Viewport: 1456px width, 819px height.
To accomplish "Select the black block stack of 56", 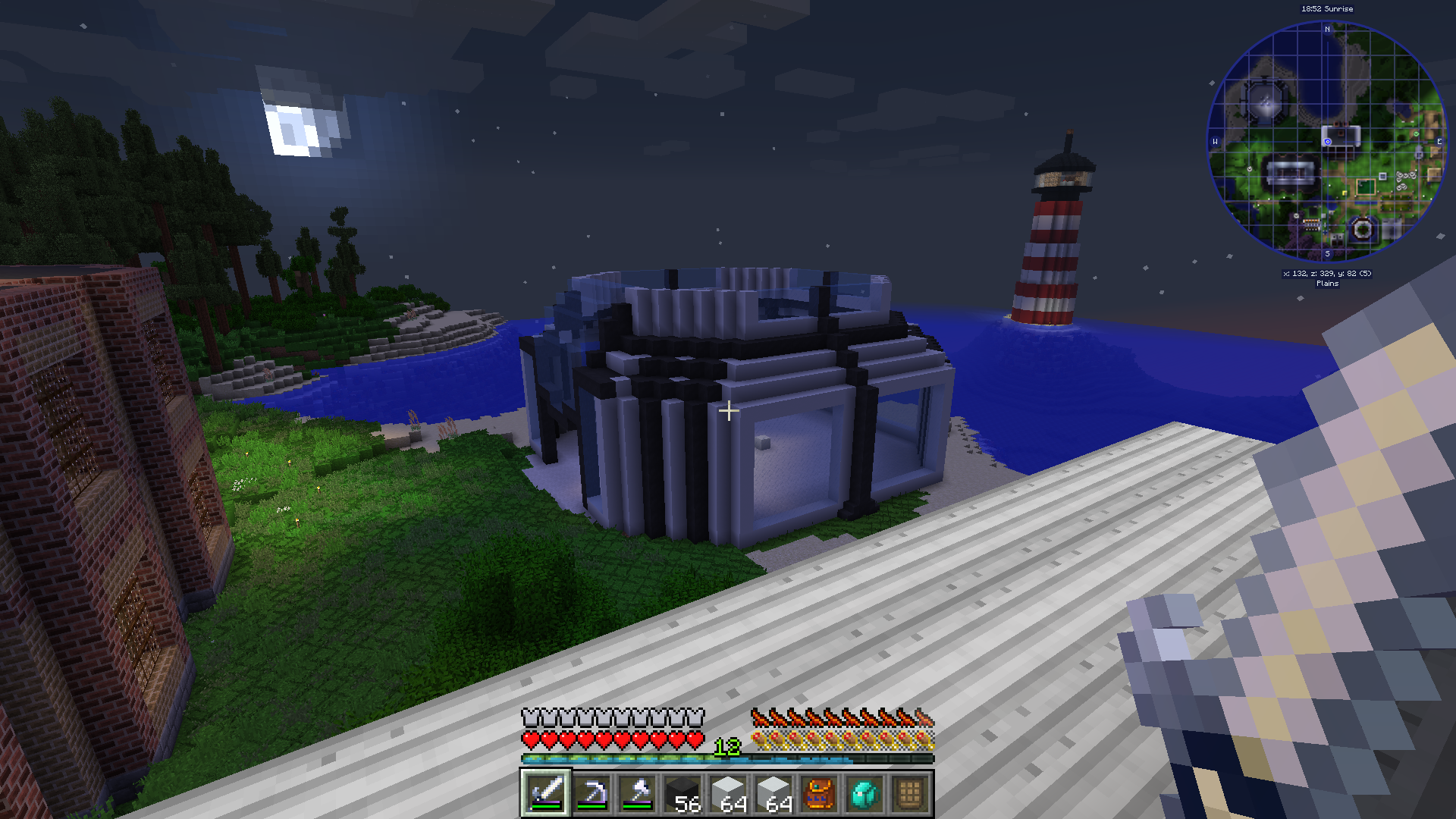I will click(682, 793).
